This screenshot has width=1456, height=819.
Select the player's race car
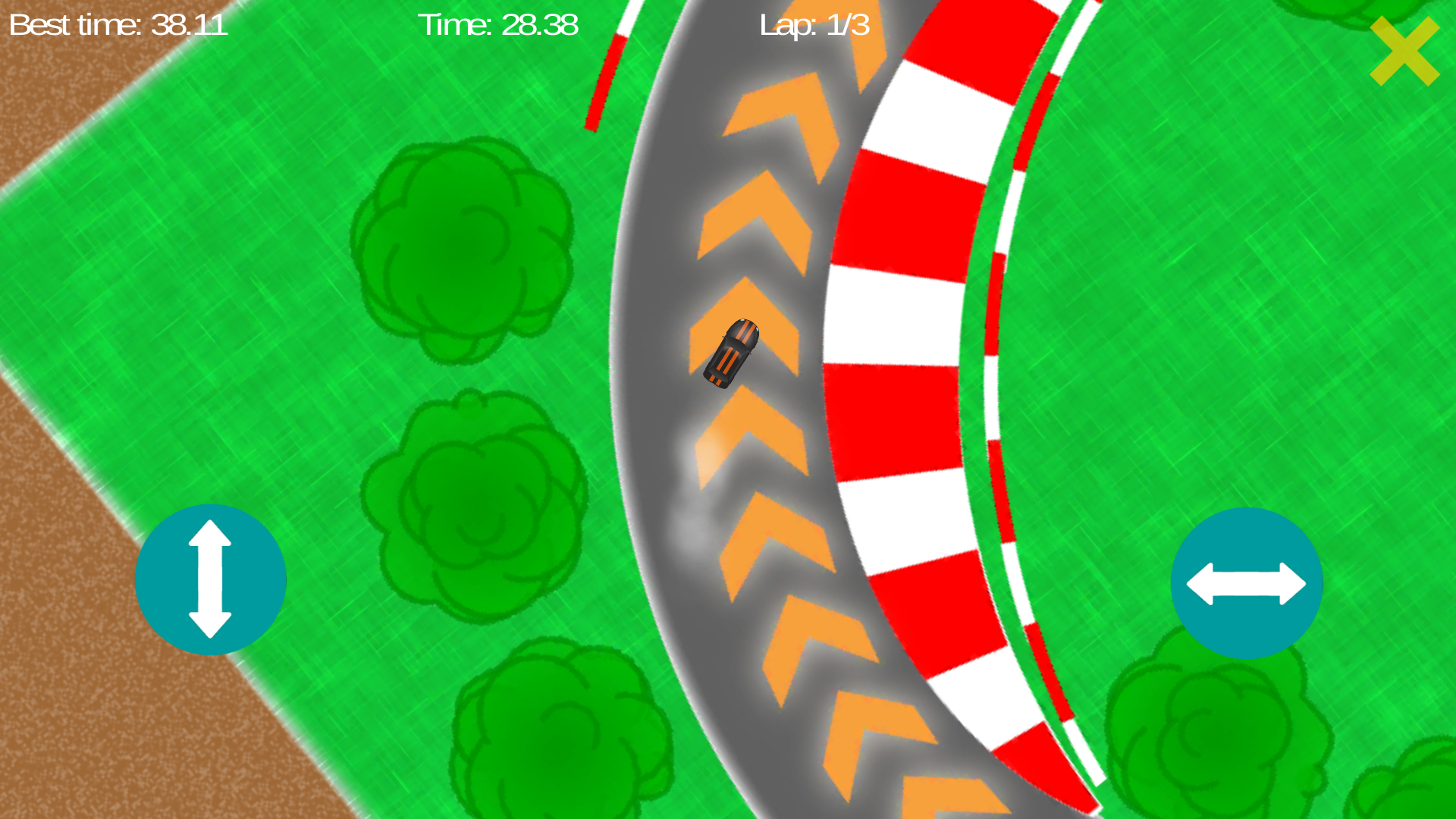pyautogui.click(x=732, y=353)
